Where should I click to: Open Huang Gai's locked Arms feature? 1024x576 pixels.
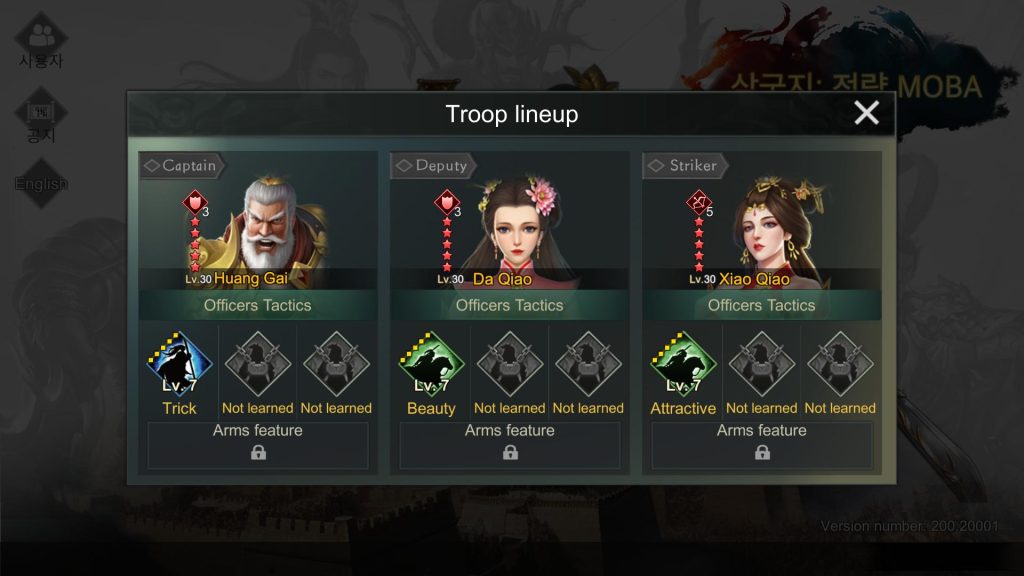tap(258, 445)
